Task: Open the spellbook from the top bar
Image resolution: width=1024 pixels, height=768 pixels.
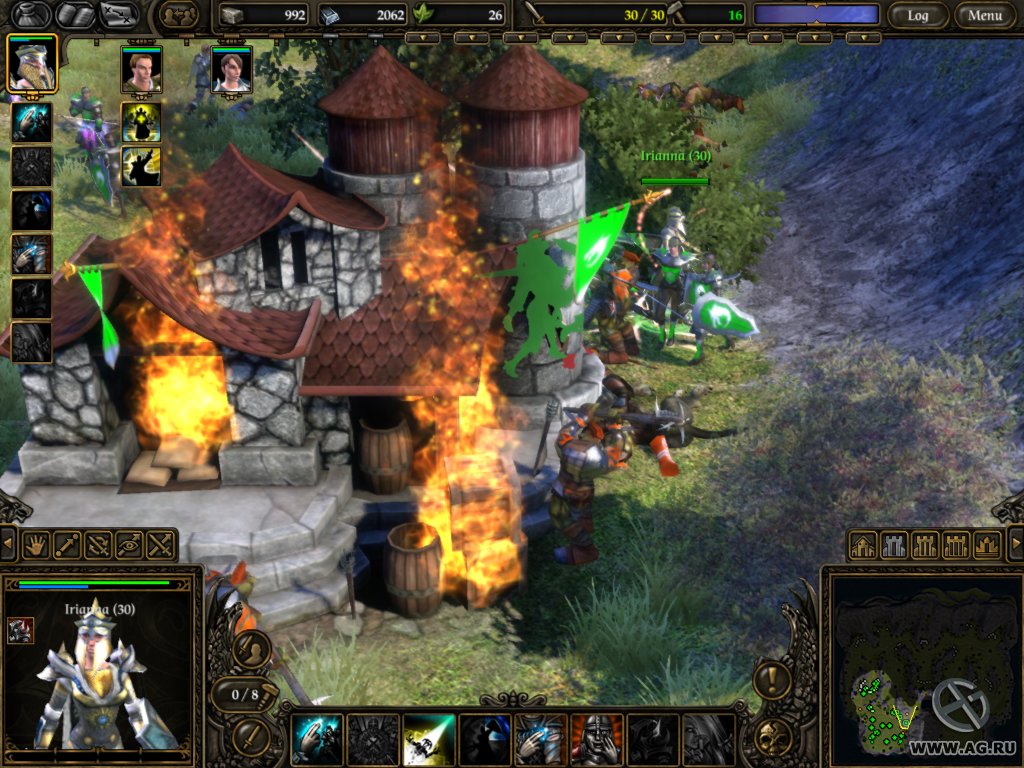Action: coord(76,14)
